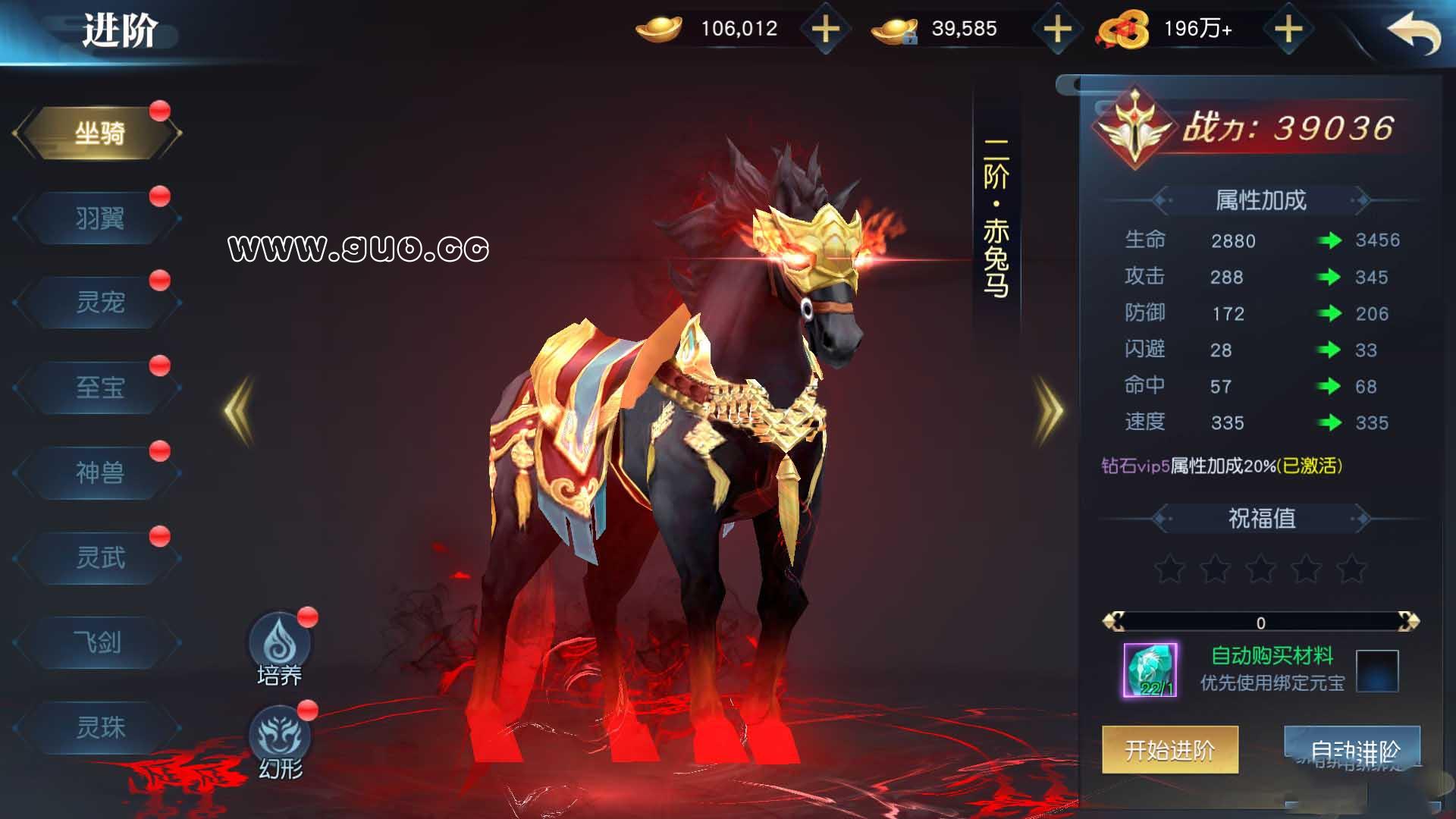Select the 坐骑 mount tab
Screen dimensions: 1456x819
[x=99, y=133]
